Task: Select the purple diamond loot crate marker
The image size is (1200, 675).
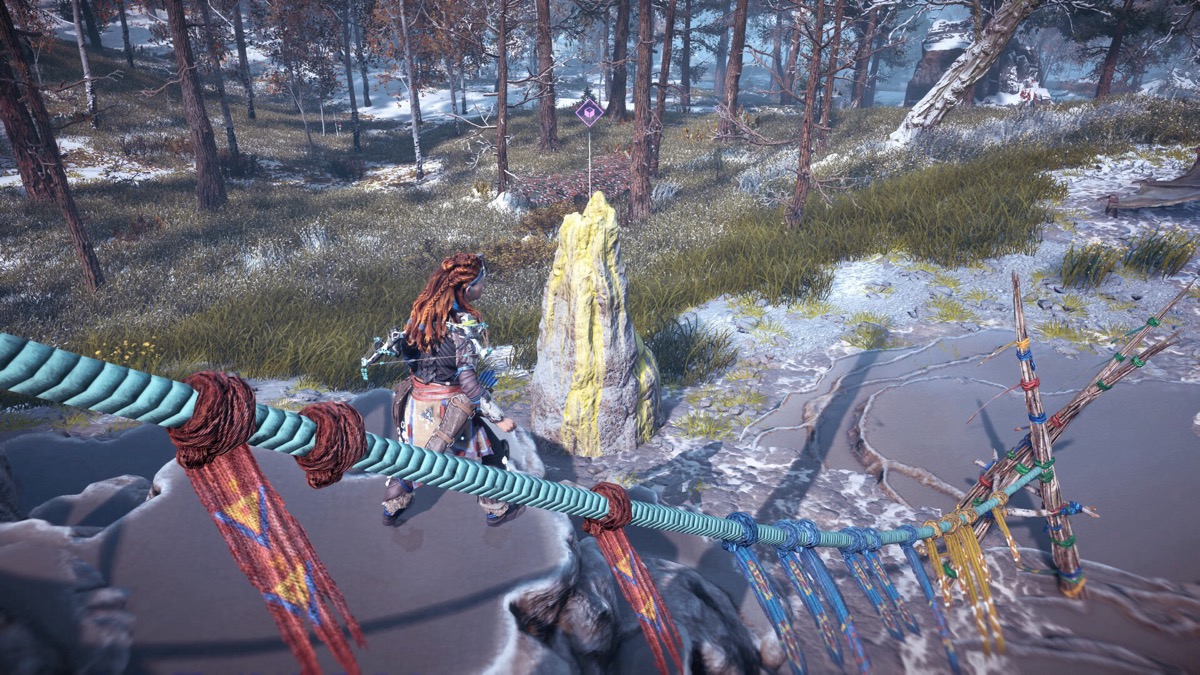Action: click(x=589, y=111)
